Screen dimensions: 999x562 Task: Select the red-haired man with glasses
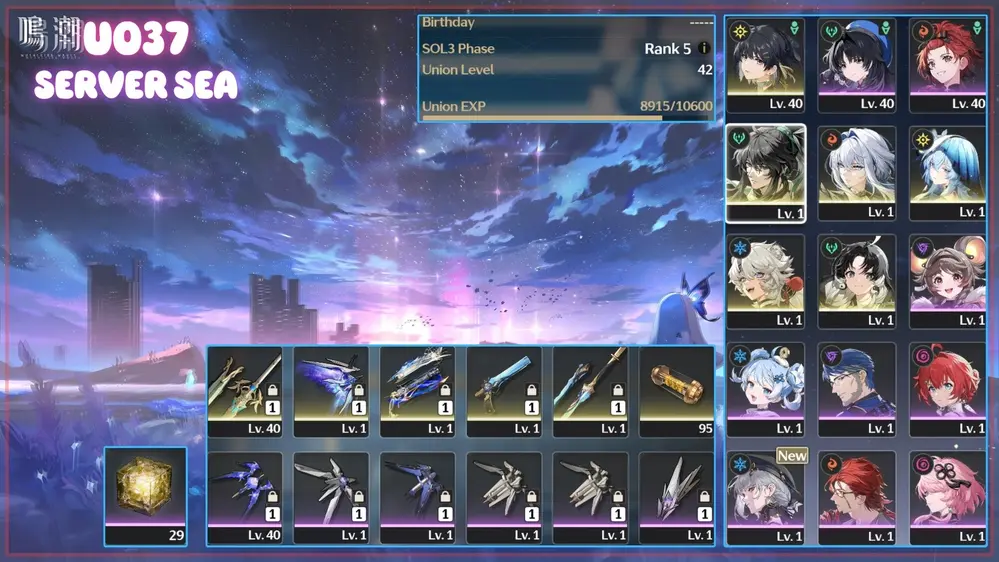click(x=856, y=495)
